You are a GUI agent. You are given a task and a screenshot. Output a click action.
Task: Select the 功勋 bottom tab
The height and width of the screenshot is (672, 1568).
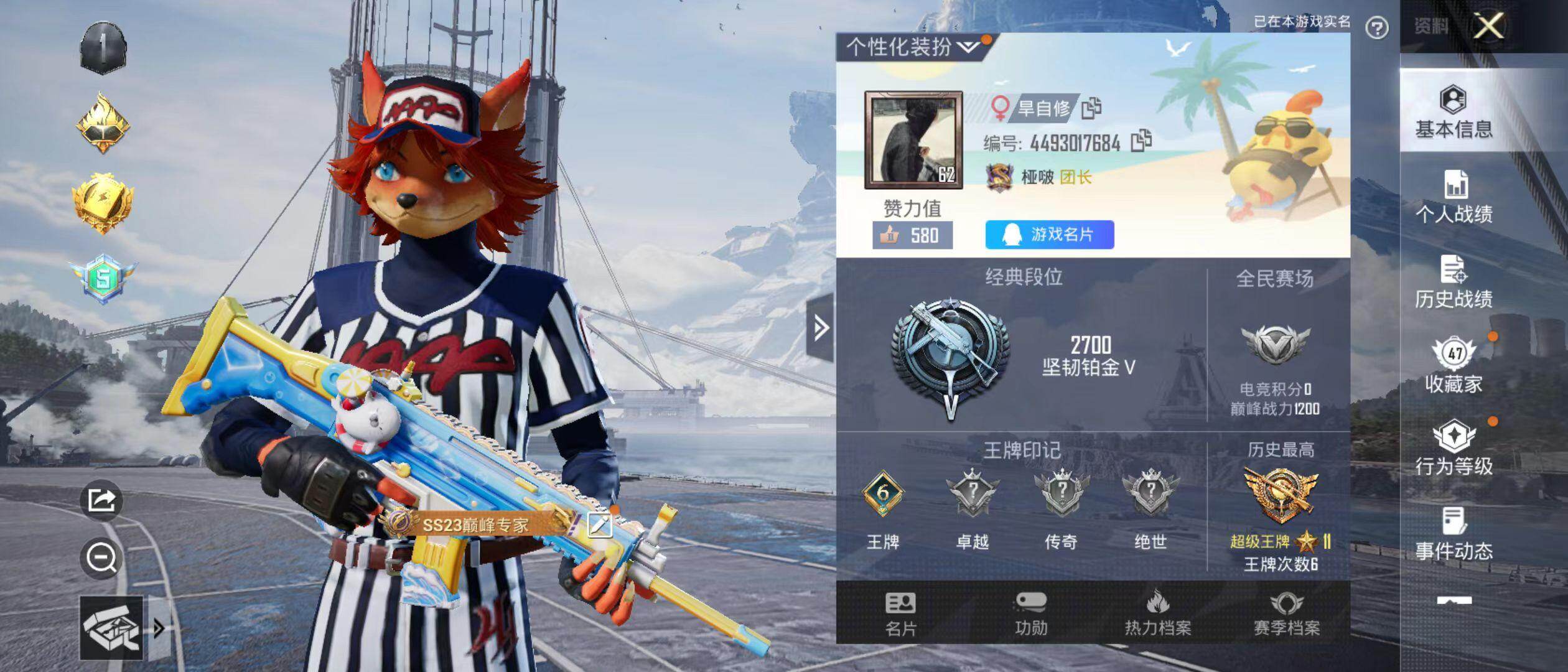tap(1031, 614)
